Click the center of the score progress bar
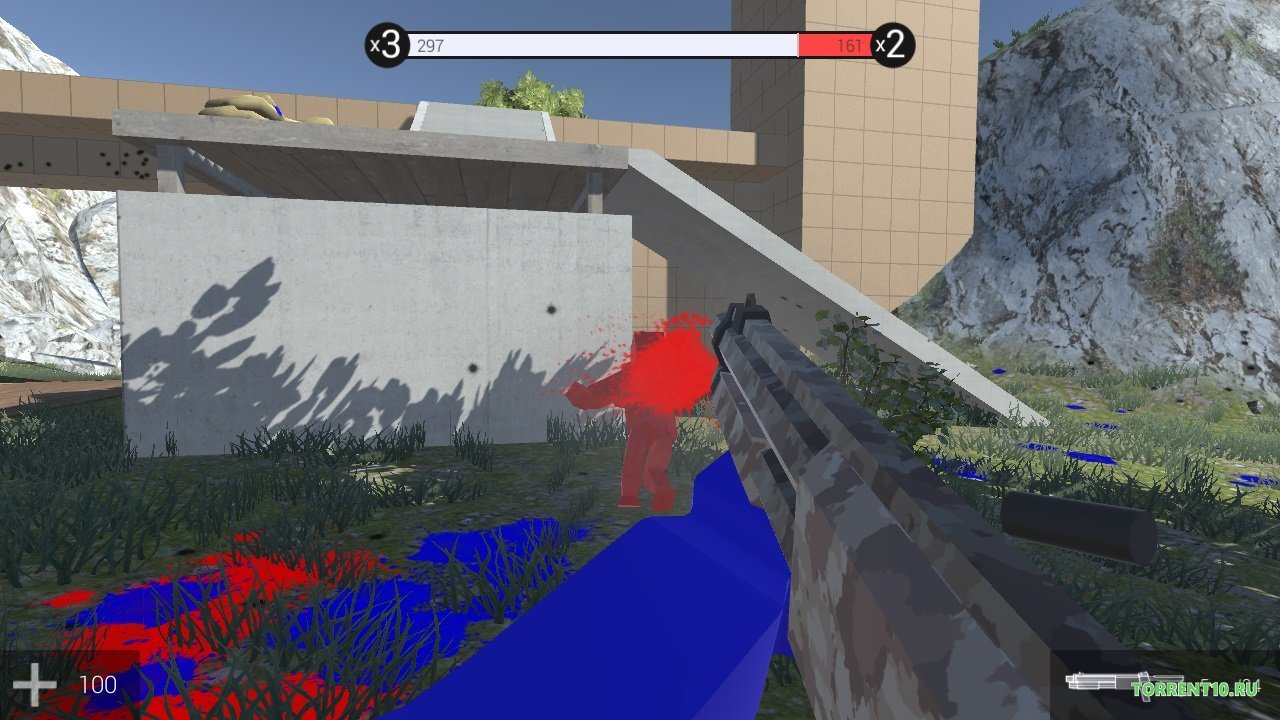 pyautogui.click(x=640, y=45)
